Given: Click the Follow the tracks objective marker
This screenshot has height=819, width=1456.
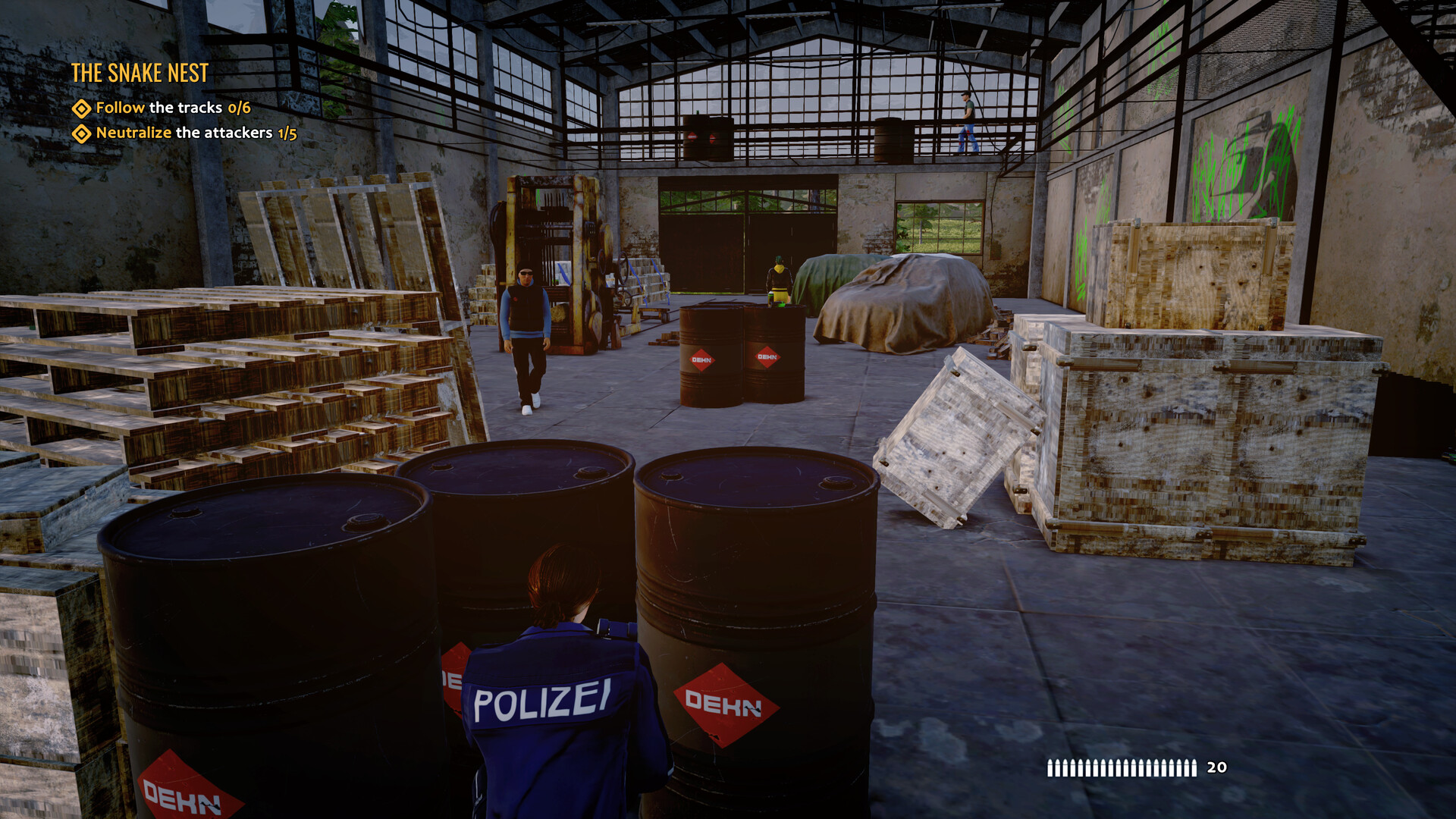Looking at the screenshot, I should coord(81,108).
